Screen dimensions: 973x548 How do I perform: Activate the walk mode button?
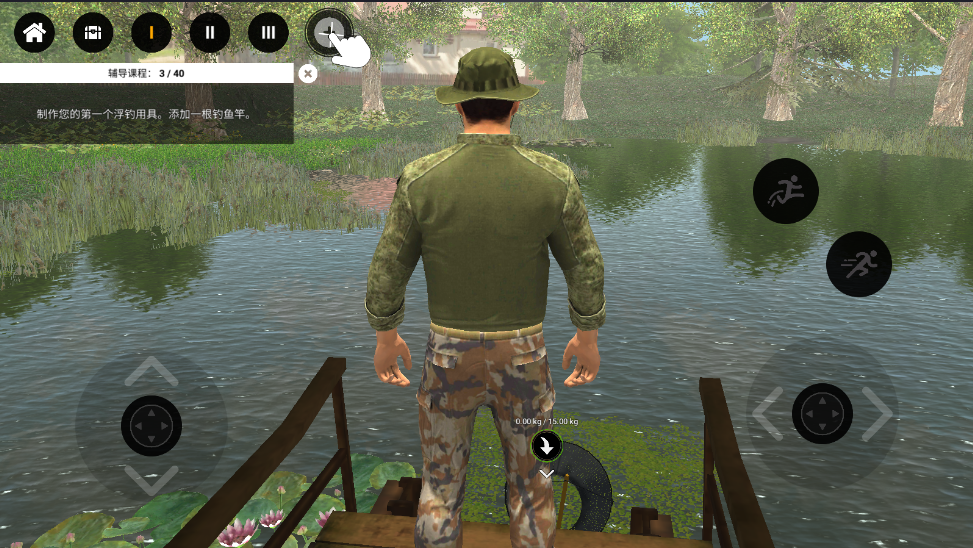pos(785,190)
